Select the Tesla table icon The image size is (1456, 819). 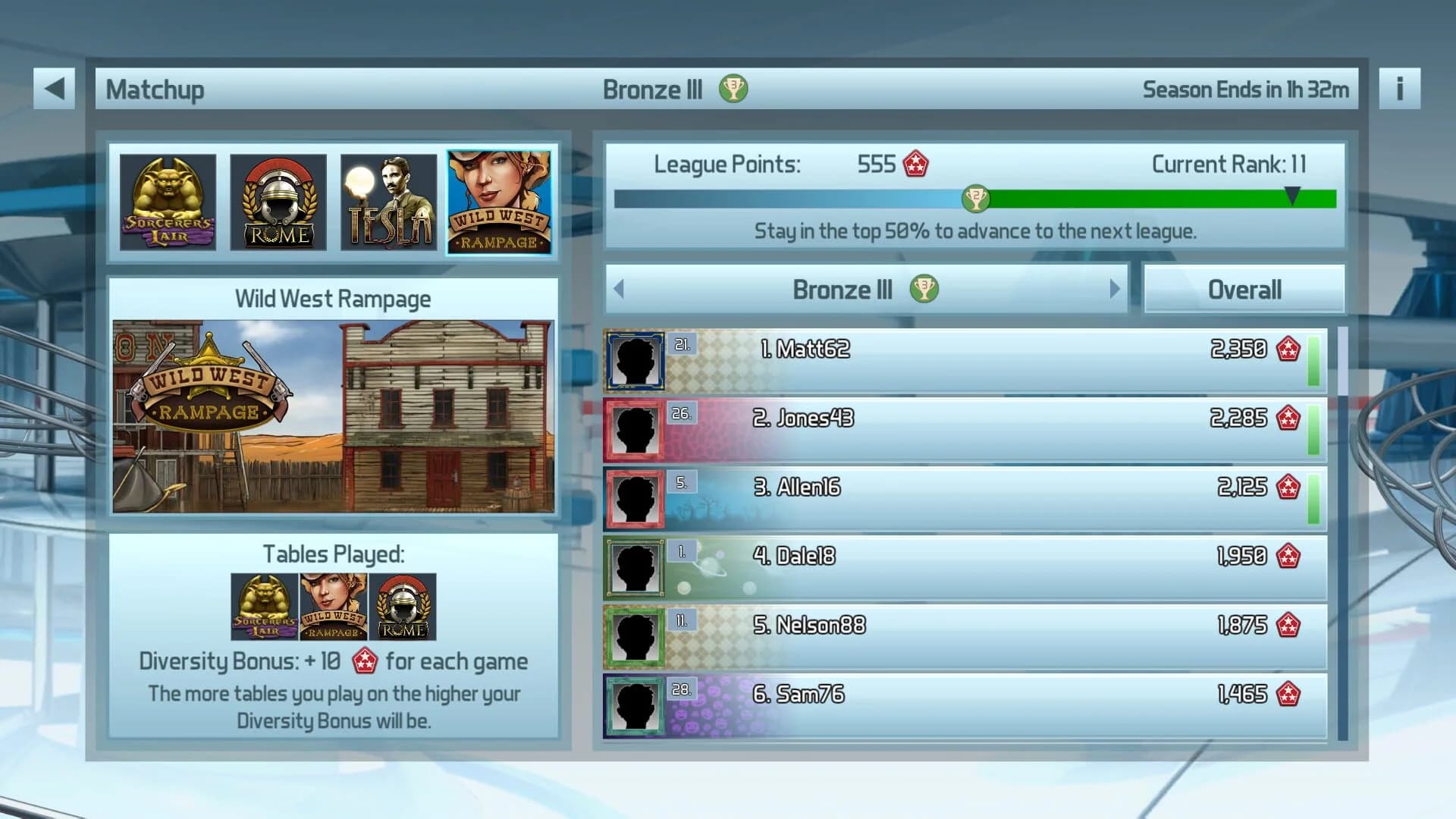(x=388, y=202)
